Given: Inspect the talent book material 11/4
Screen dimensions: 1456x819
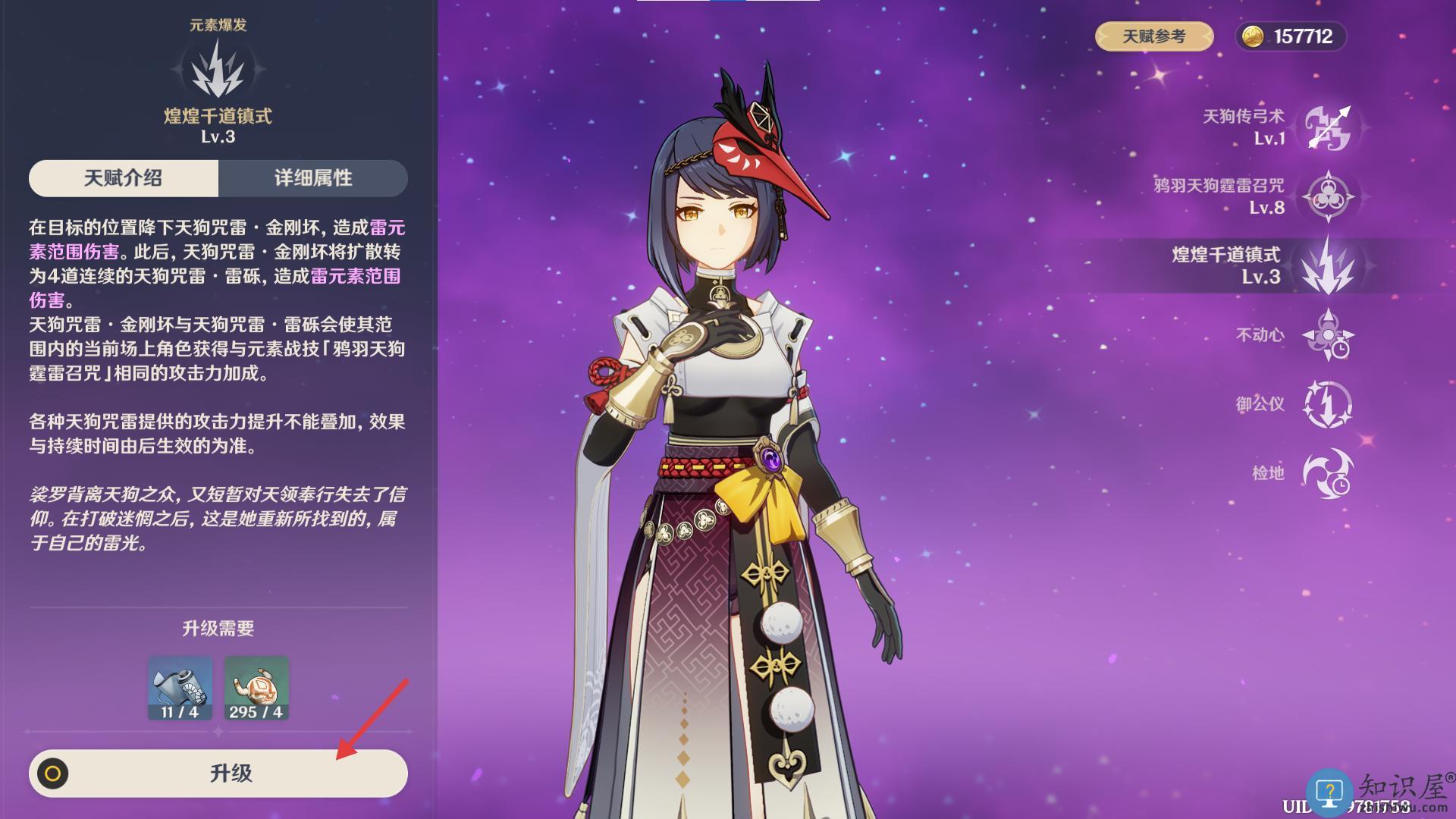Looking at the screenshot, I should 180,688.
